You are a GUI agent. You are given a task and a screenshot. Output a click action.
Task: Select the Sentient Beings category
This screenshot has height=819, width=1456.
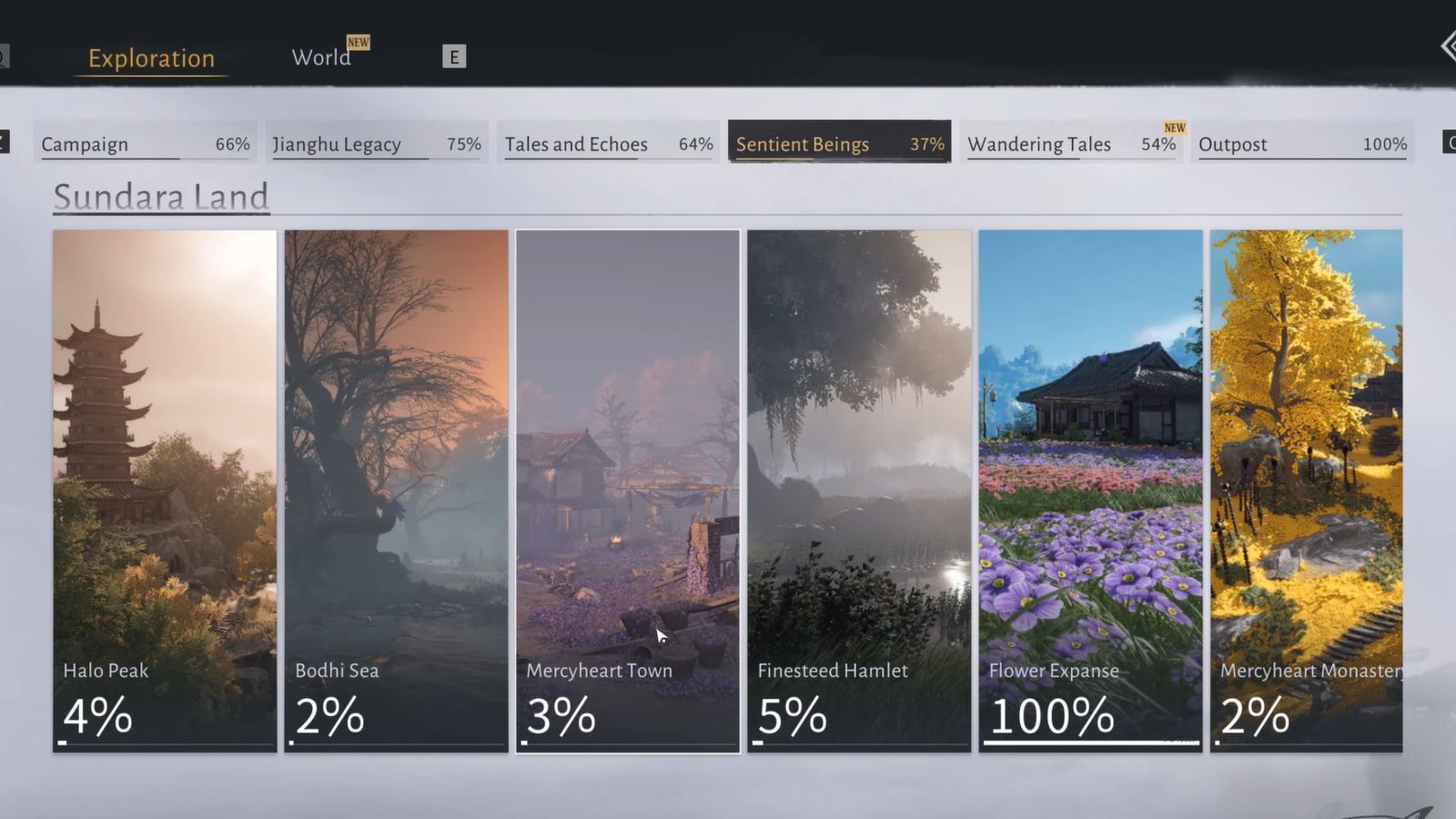click(x=835, y=144)
